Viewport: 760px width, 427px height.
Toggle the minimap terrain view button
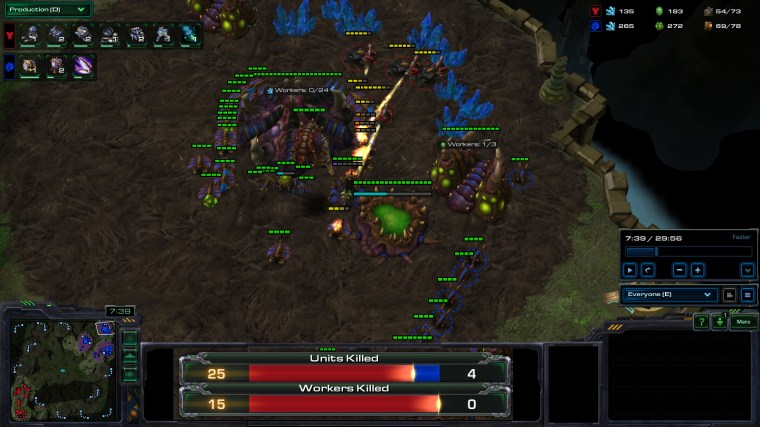130,356
